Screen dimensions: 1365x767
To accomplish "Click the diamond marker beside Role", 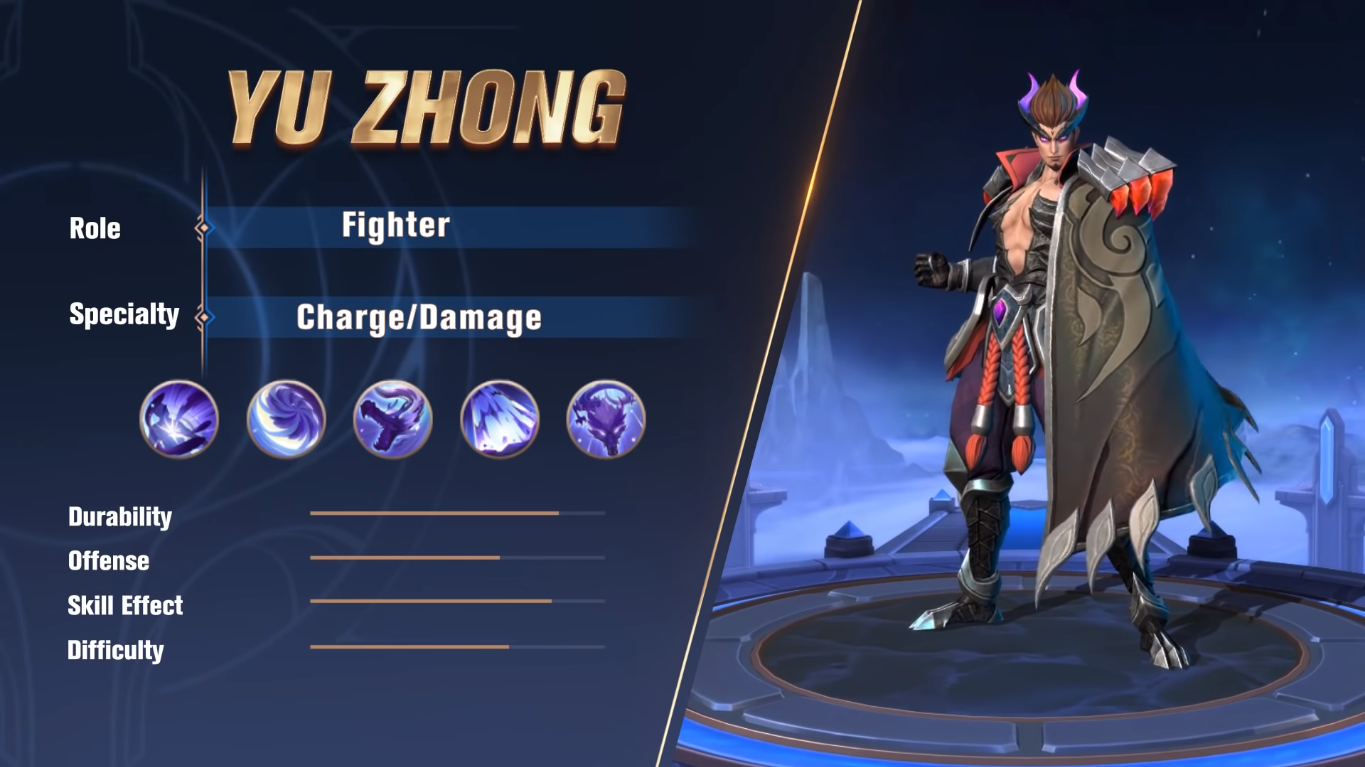I will [206, 228].
